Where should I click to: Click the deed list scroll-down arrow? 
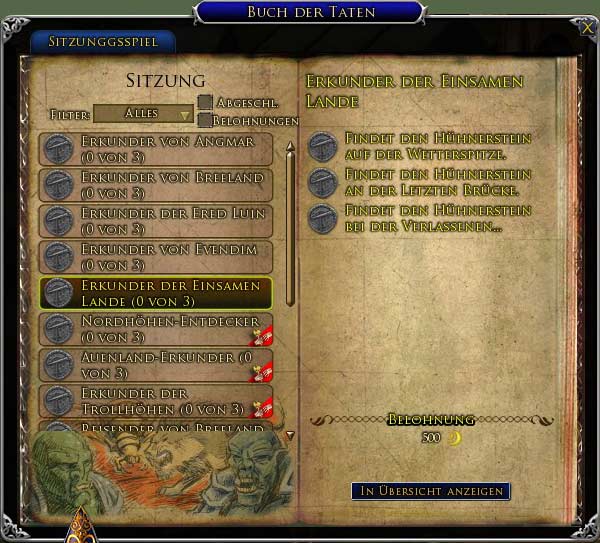click(x=290, y=436)
